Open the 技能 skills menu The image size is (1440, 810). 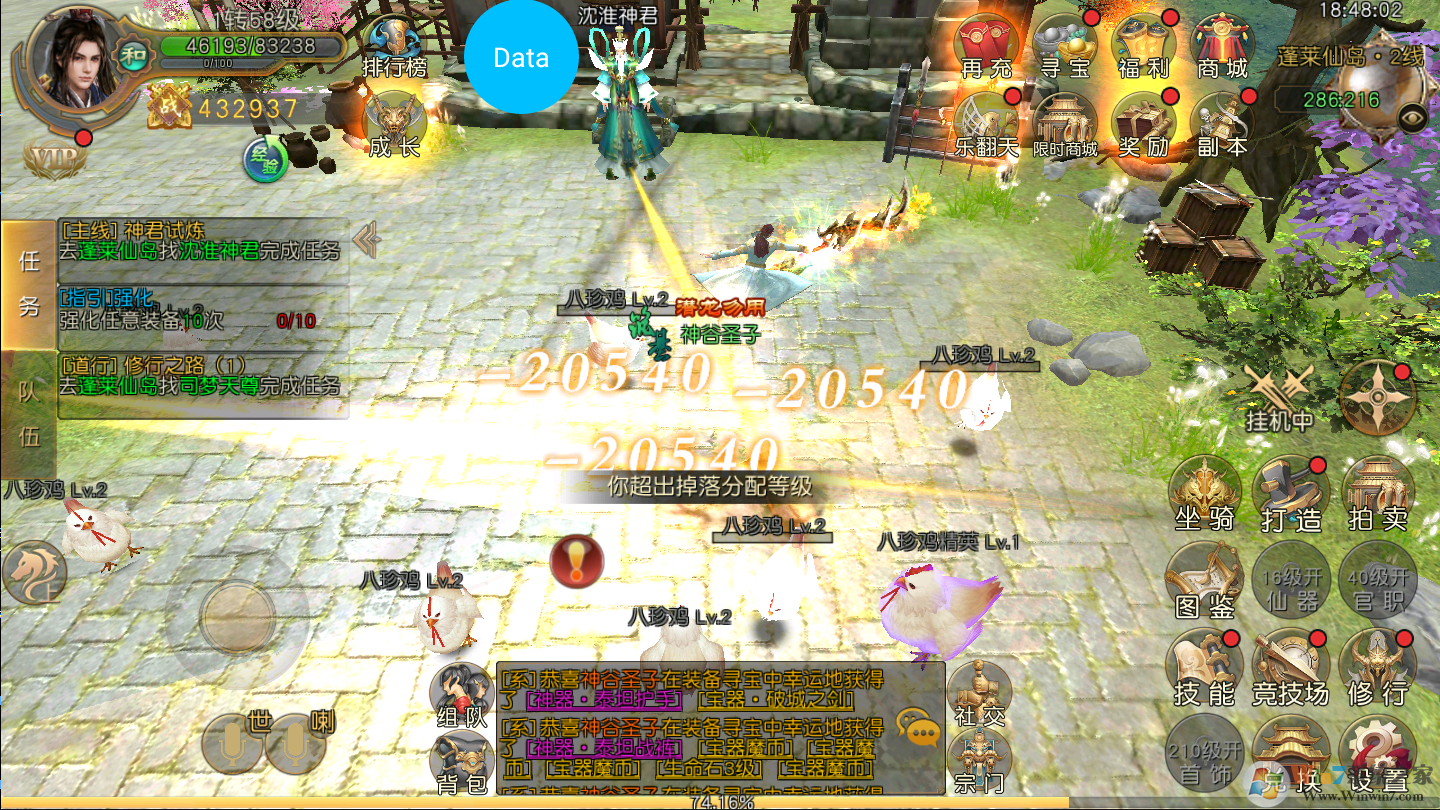[1205, 667]
